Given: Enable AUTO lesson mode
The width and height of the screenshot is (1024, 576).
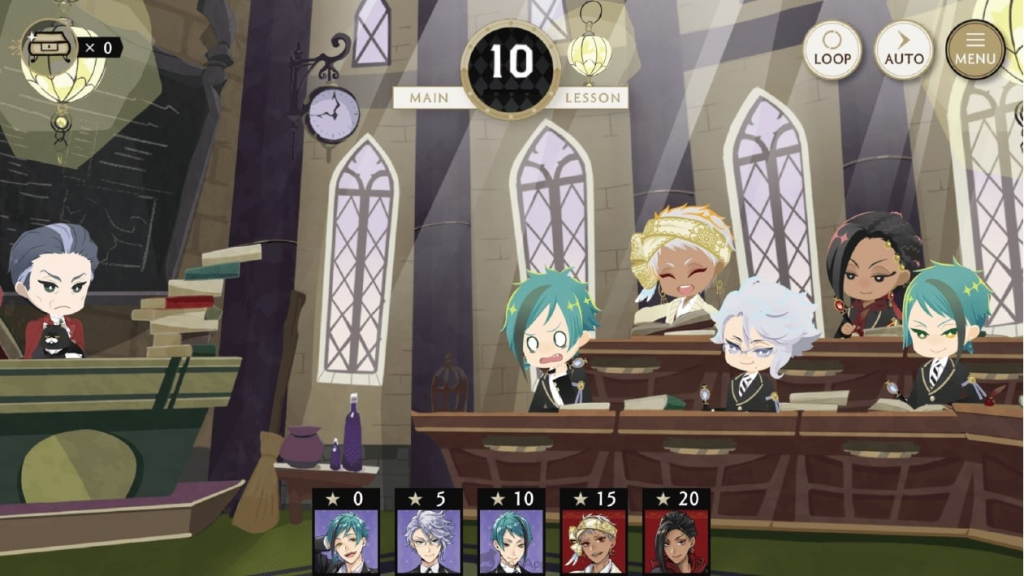Looking at the screenshot, I should [903, 50].
